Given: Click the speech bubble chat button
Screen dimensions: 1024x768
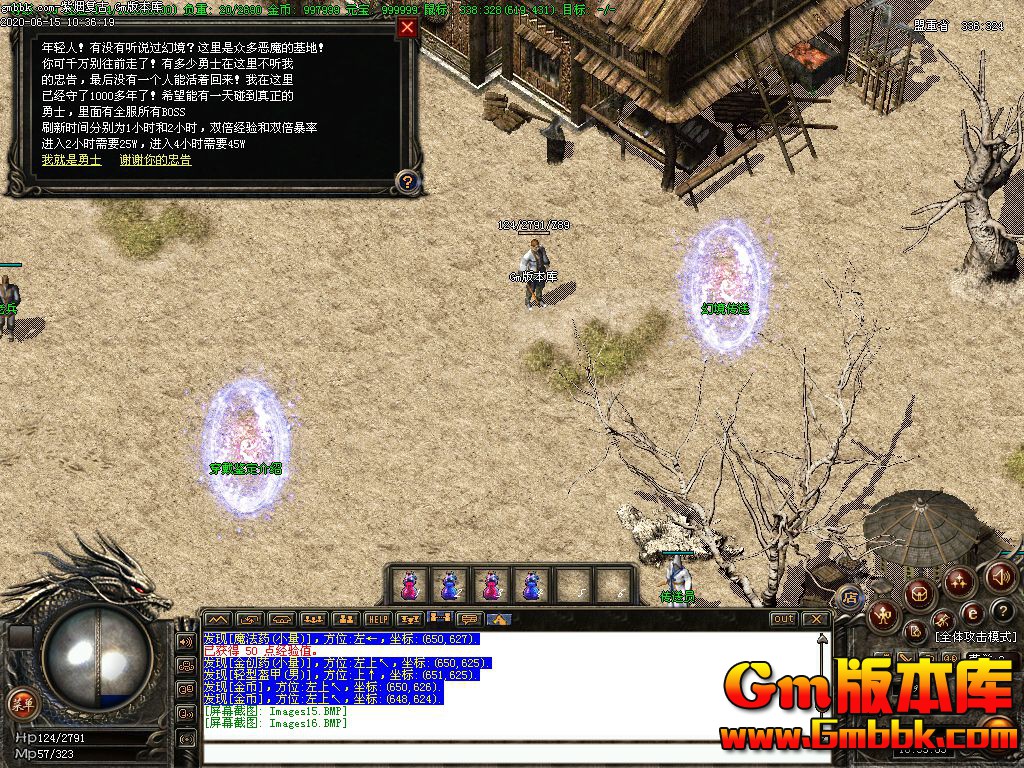Looking at the screenshot, I should [x=468, y=620].
